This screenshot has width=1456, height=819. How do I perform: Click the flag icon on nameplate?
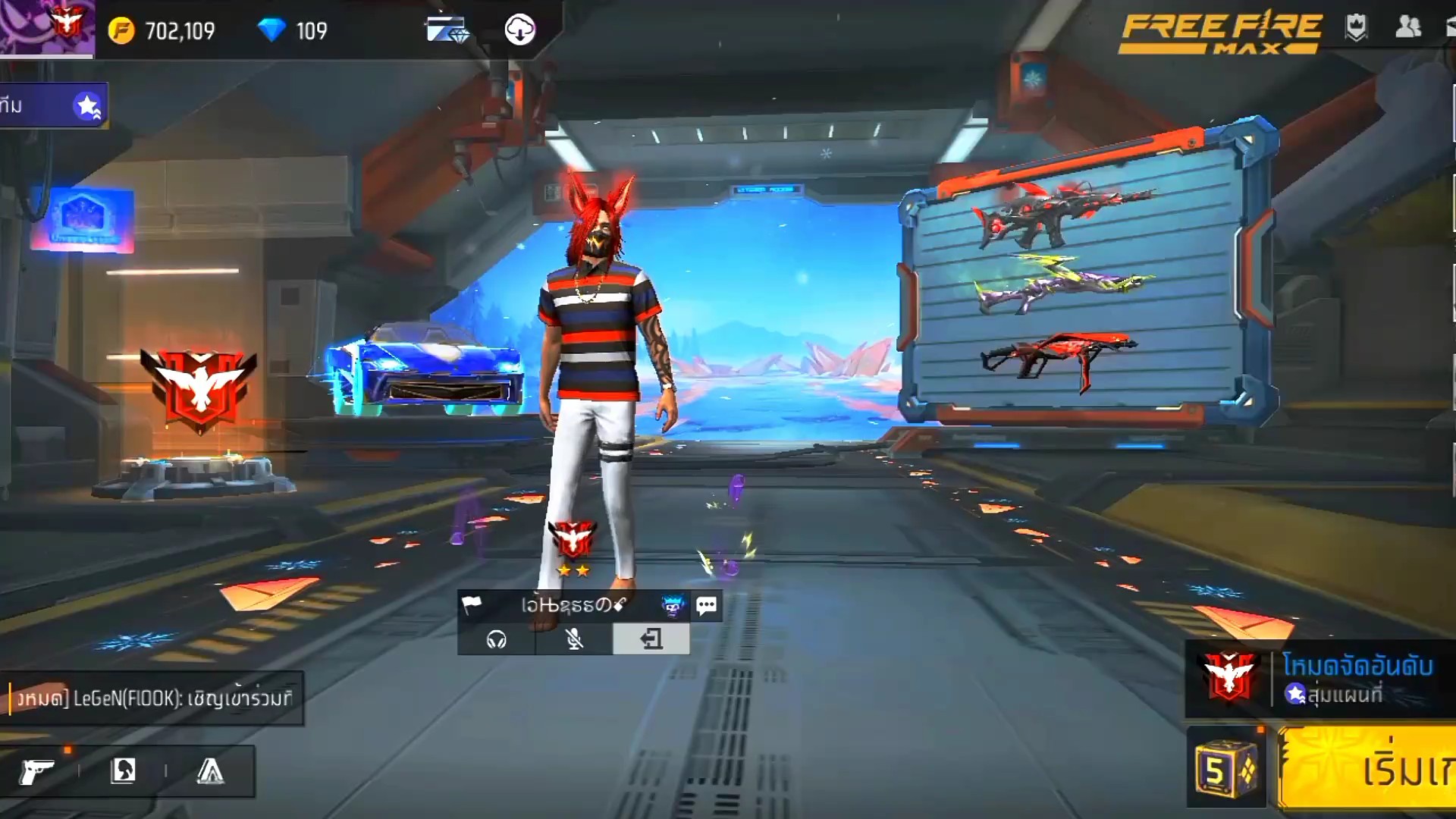tap(472, 605)
